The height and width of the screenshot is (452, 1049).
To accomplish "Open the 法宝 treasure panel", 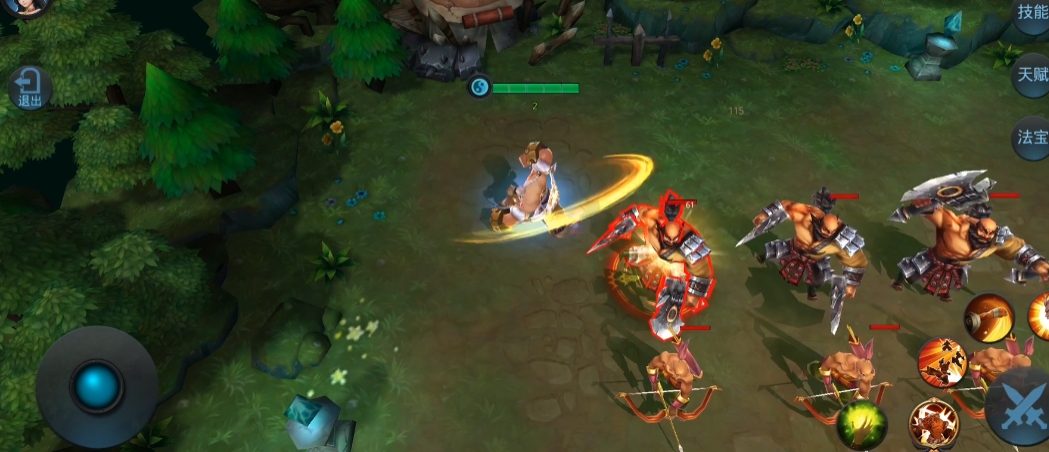I will (x=1031, y=137).
